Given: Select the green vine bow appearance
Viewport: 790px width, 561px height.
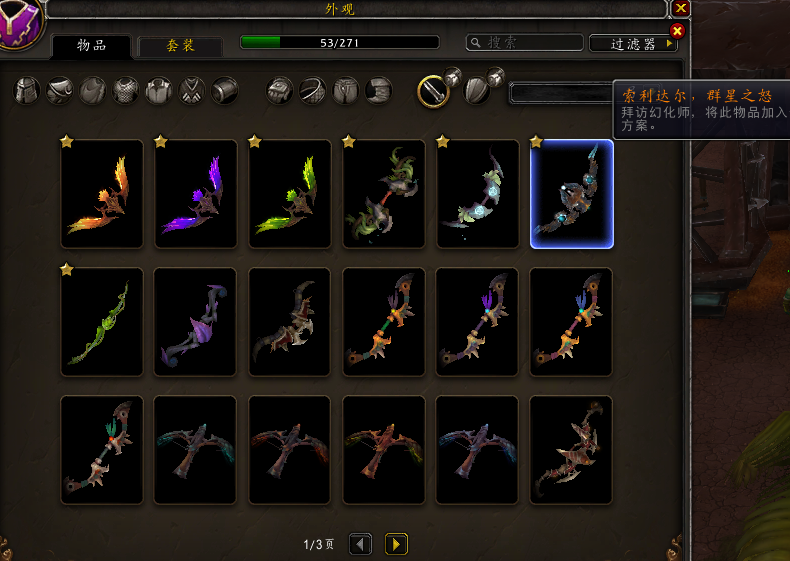Looking at the screenshot, I should (x=102, y=322).
